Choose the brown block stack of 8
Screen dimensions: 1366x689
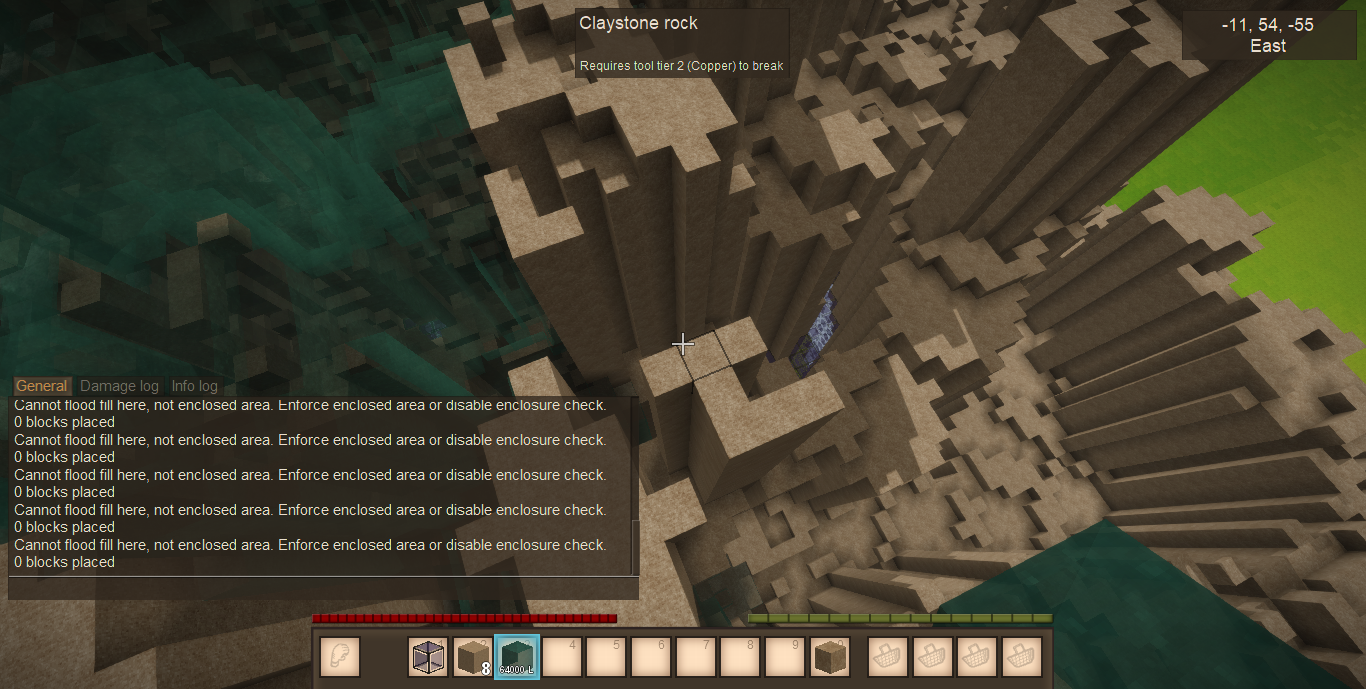point(473,657)
